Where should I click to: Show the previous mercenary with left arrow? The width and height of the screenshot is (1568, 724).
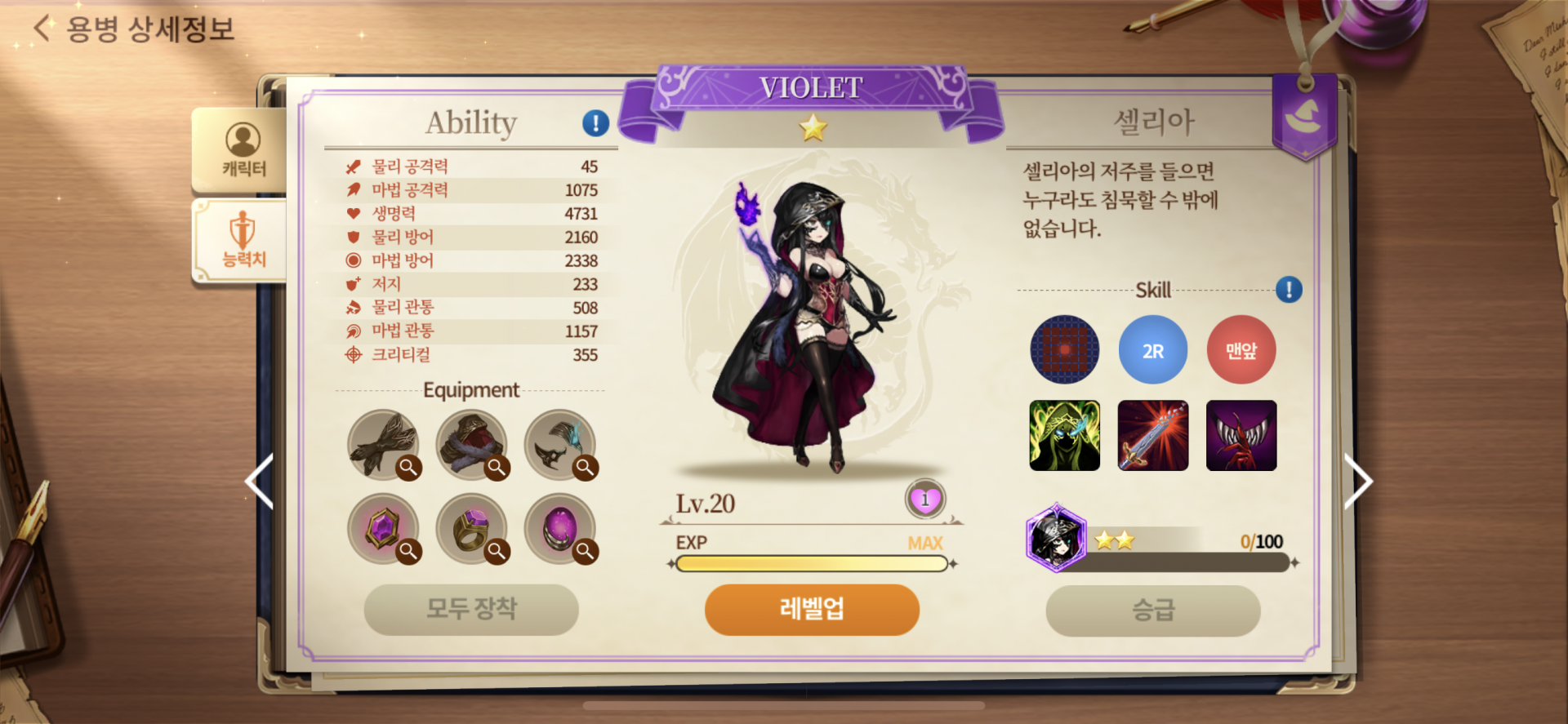pyautogui.click(x=260, y=482)
